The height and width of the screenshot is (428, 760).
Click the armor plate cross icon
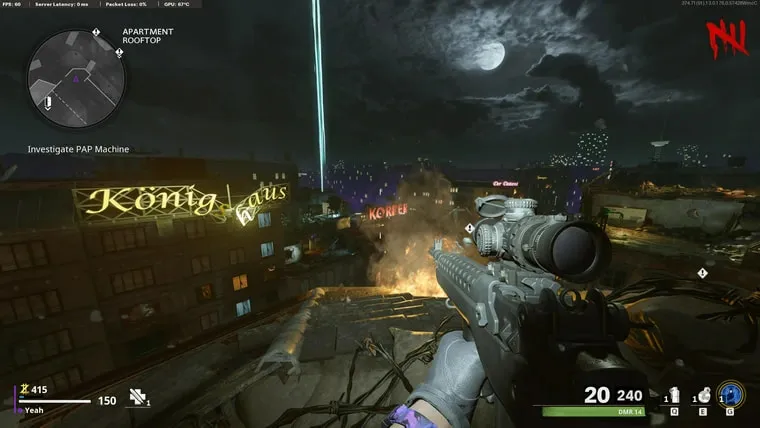coord(137,397)
